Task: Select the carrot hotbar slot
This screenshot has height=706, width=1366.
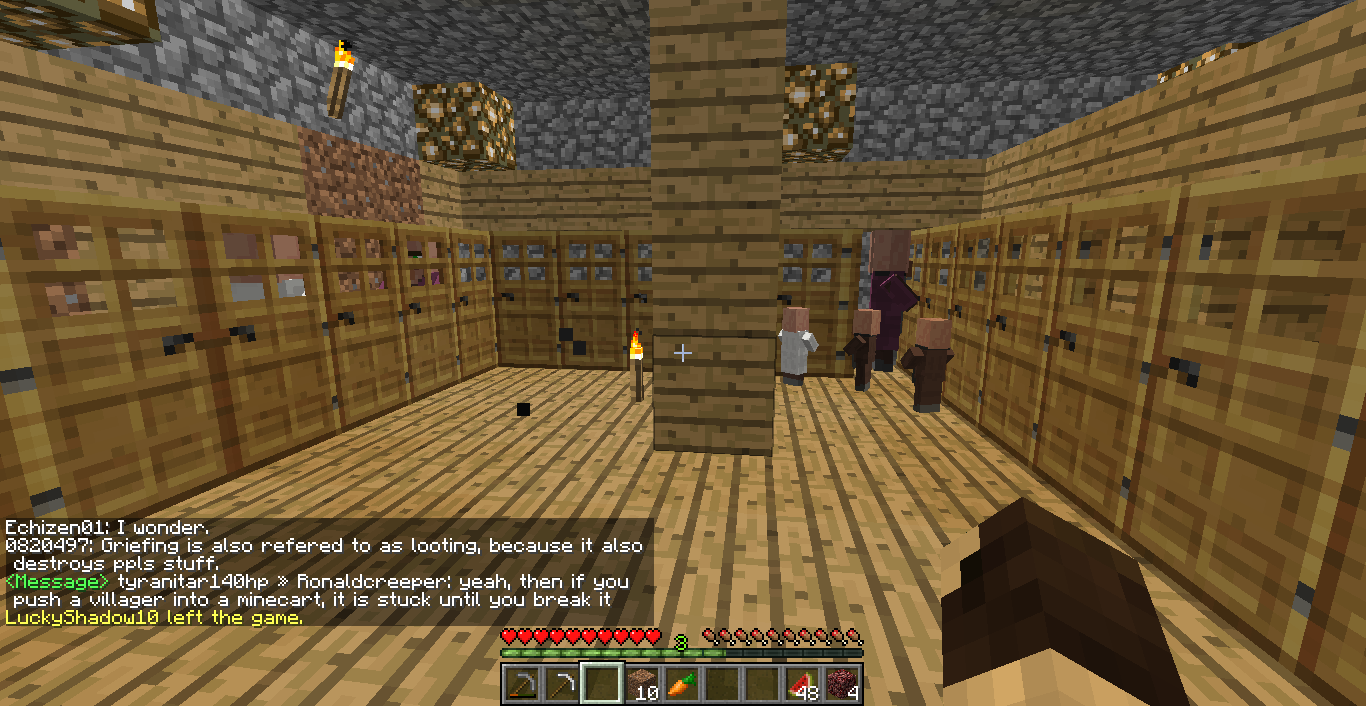Action: point(681,684)
